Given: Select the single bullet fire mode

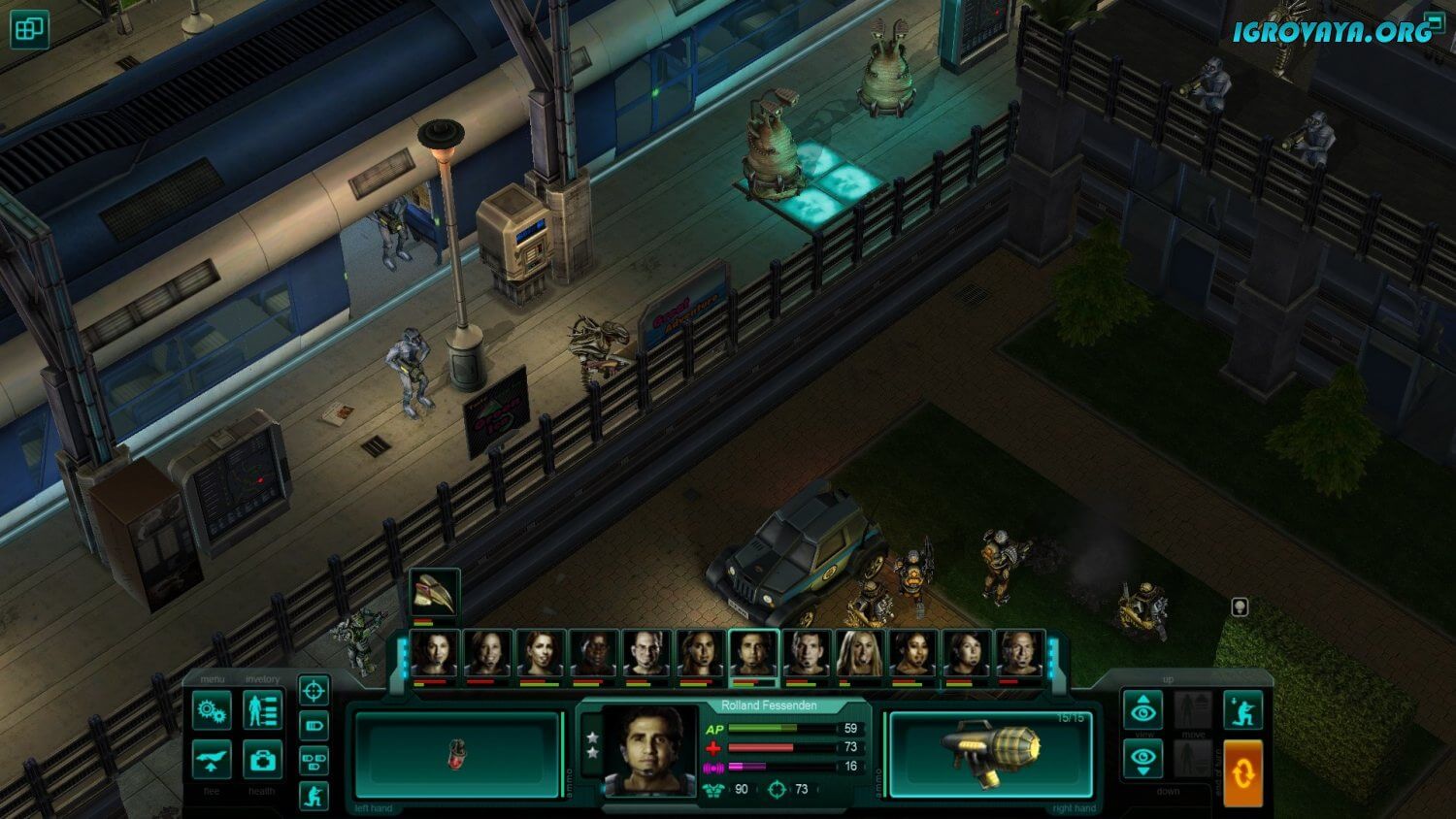Looking at the screenshot, I should click(x=314, y=726).
